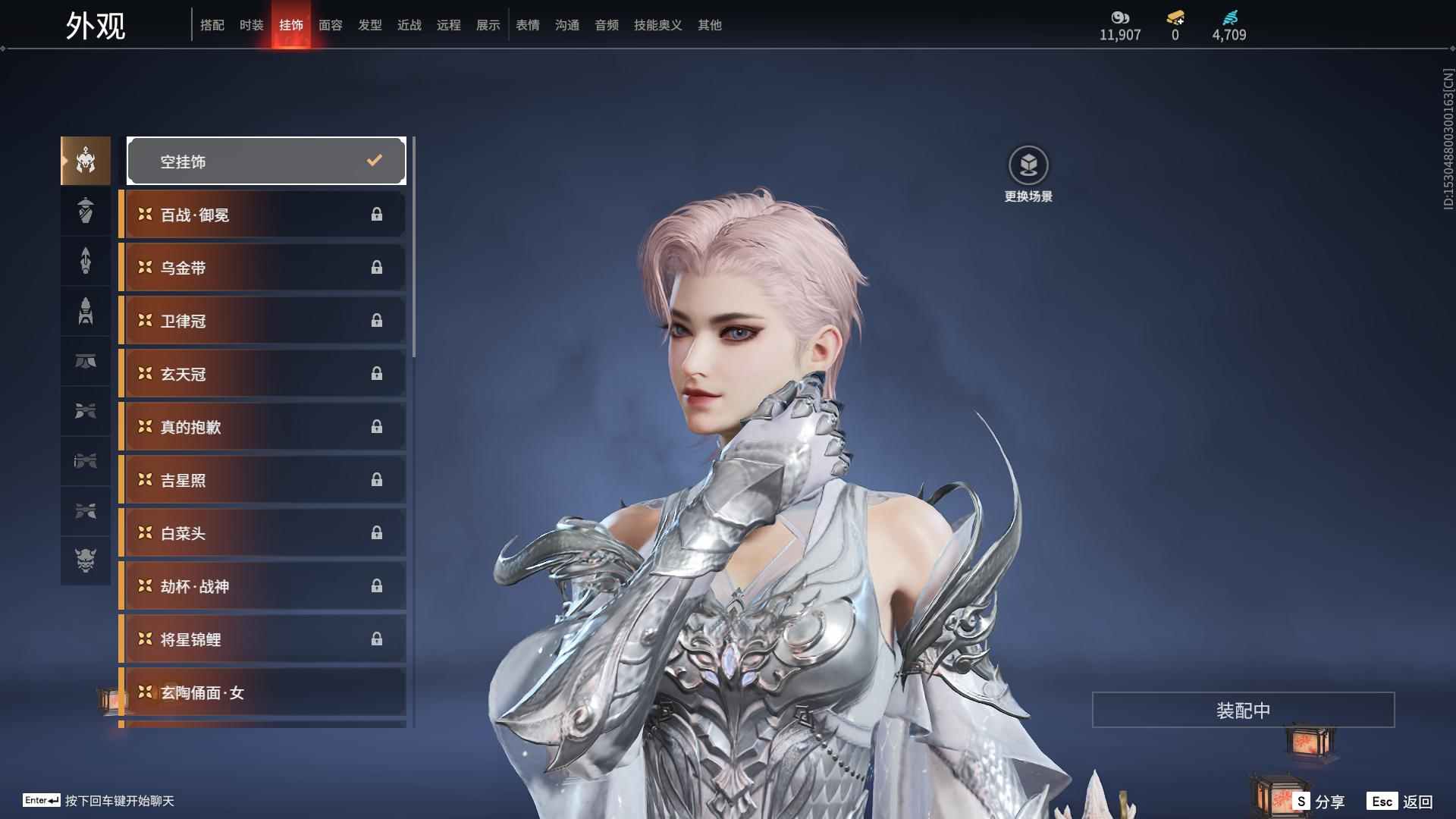Switch to the 时装 tab
This screenshot has height=819, width=1456.
point(251,25)
